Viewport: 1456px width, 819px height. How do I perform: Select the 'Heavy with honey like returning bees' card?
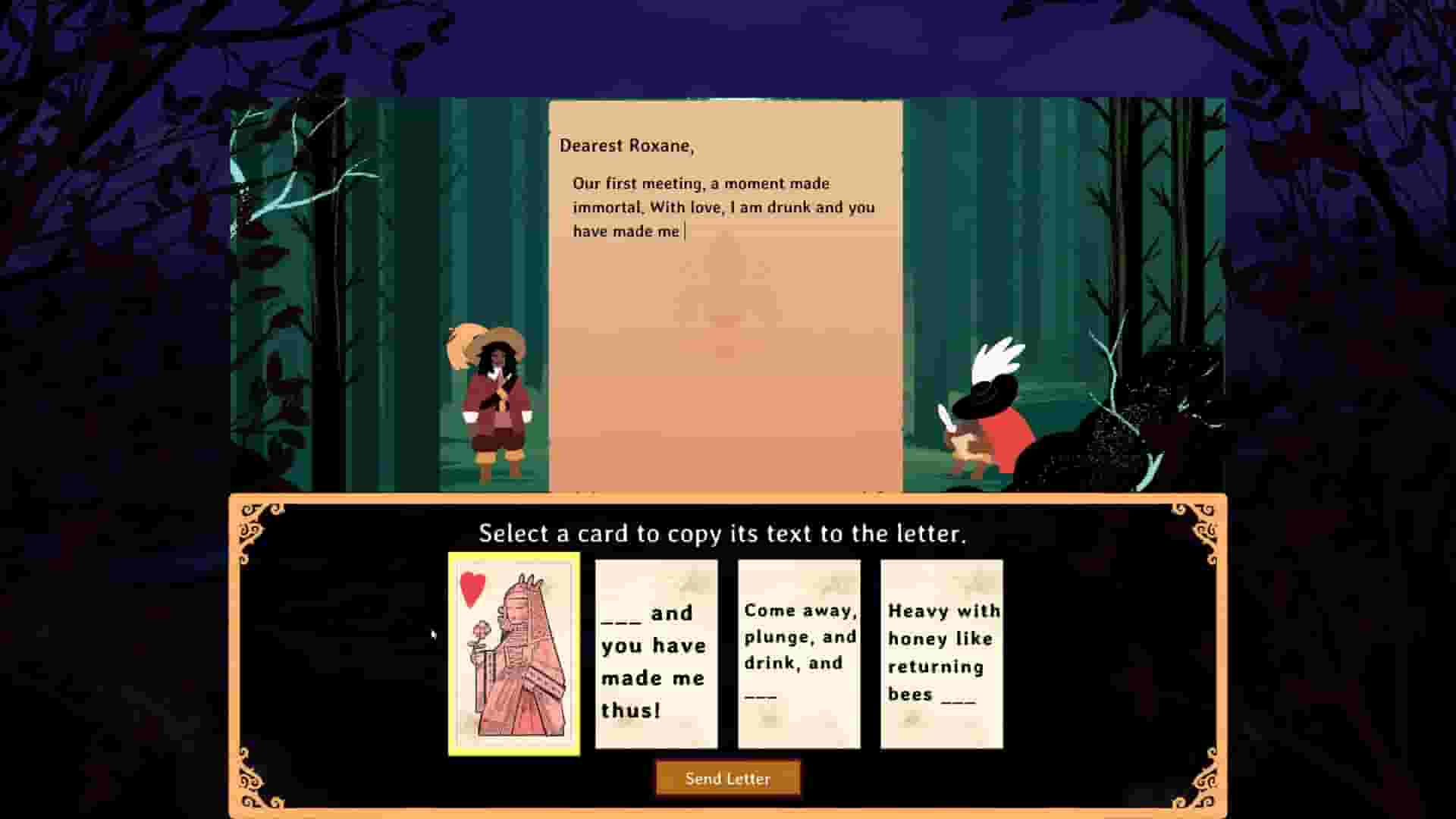tap(941, 652)
